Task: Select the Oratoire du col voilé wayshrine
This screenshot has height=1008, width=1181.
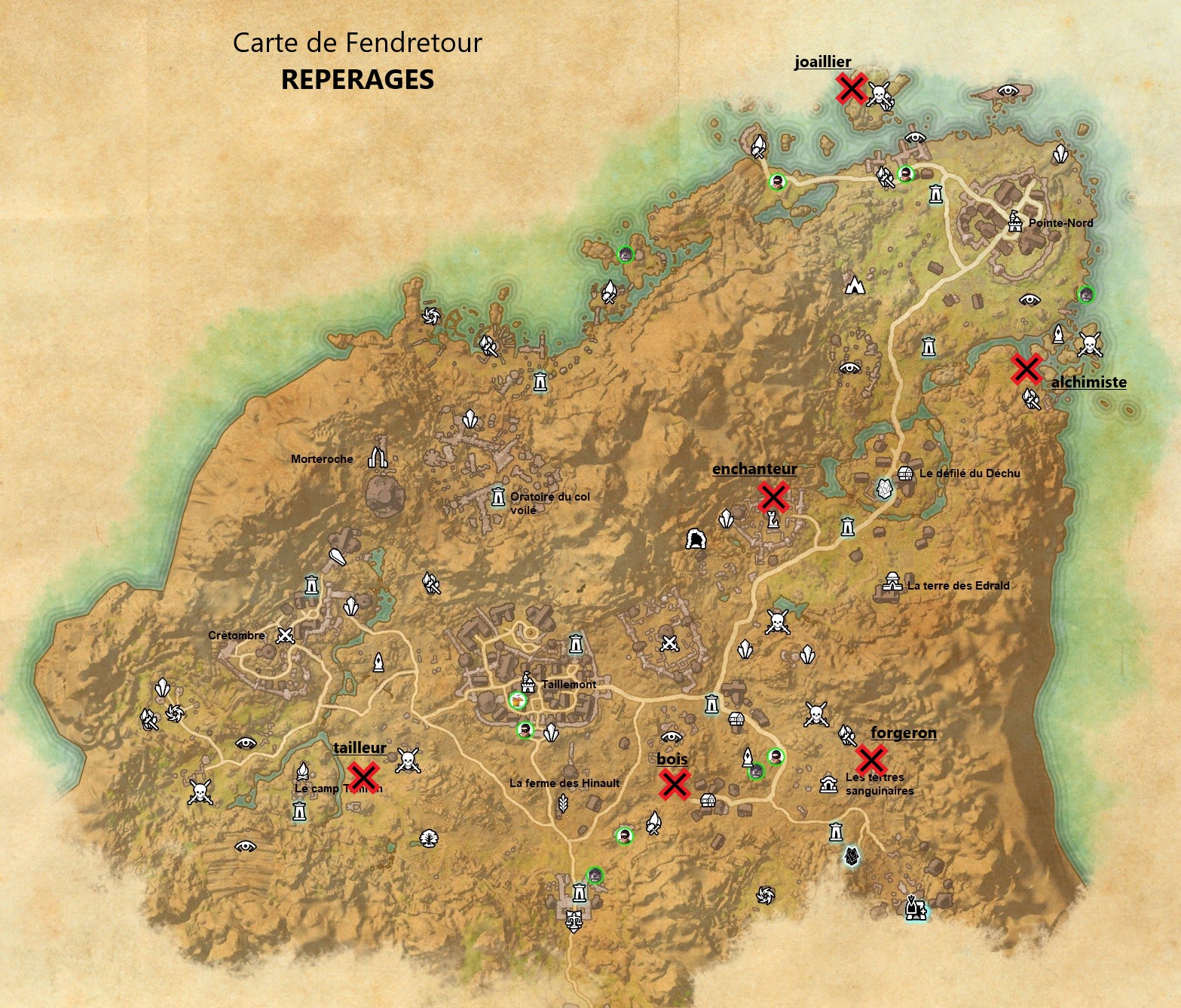Action: coord(497,498)
